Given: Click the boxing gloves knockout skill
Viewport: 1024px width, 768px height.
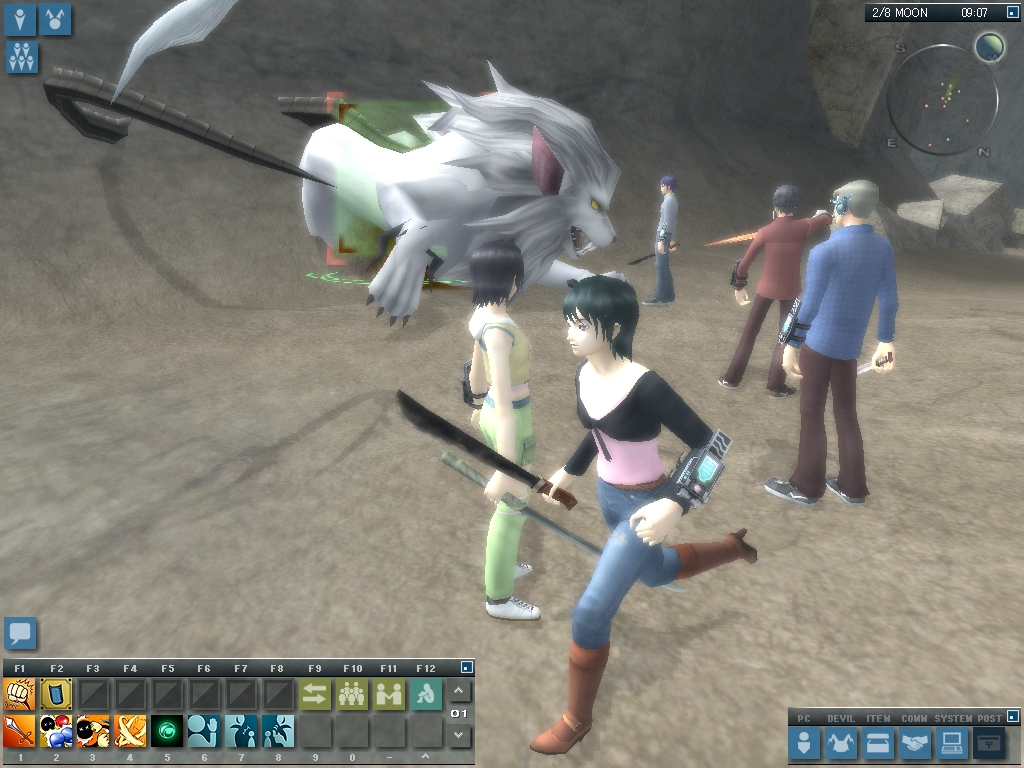Looking at the screenshot, I should click(x=56, y=731).
